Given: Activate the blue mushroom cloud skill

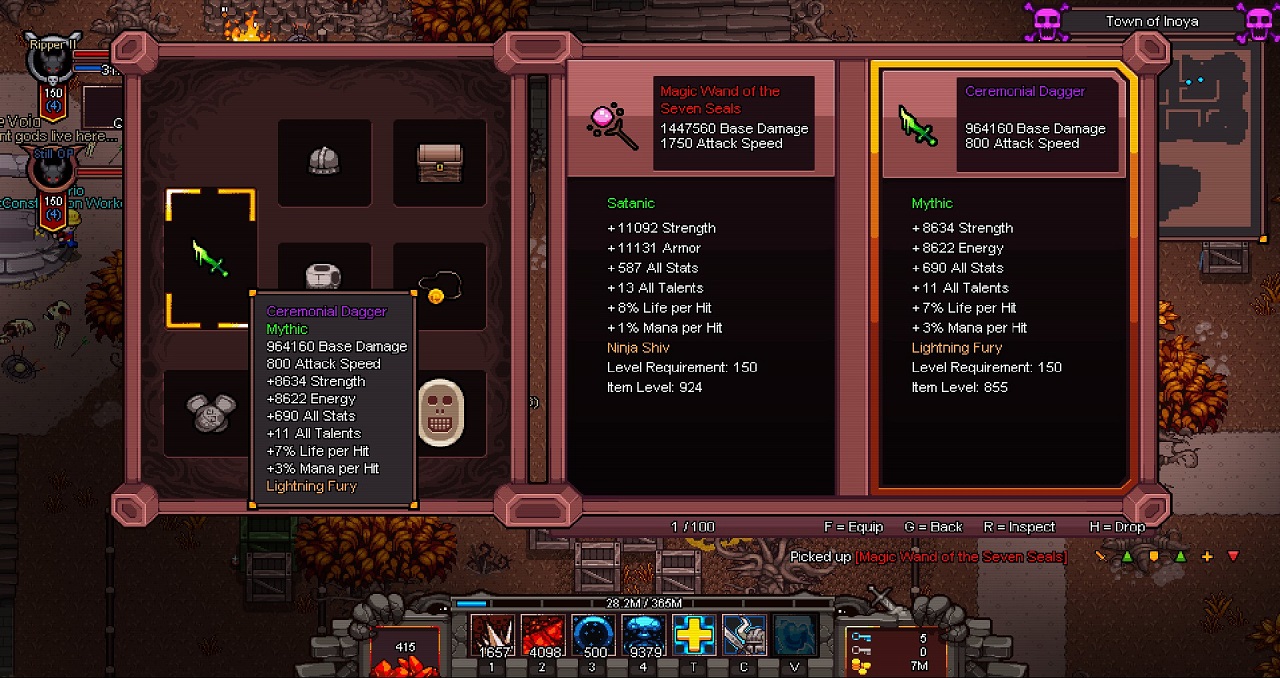Looking at the screenshot, I should (x=643, y=637).
